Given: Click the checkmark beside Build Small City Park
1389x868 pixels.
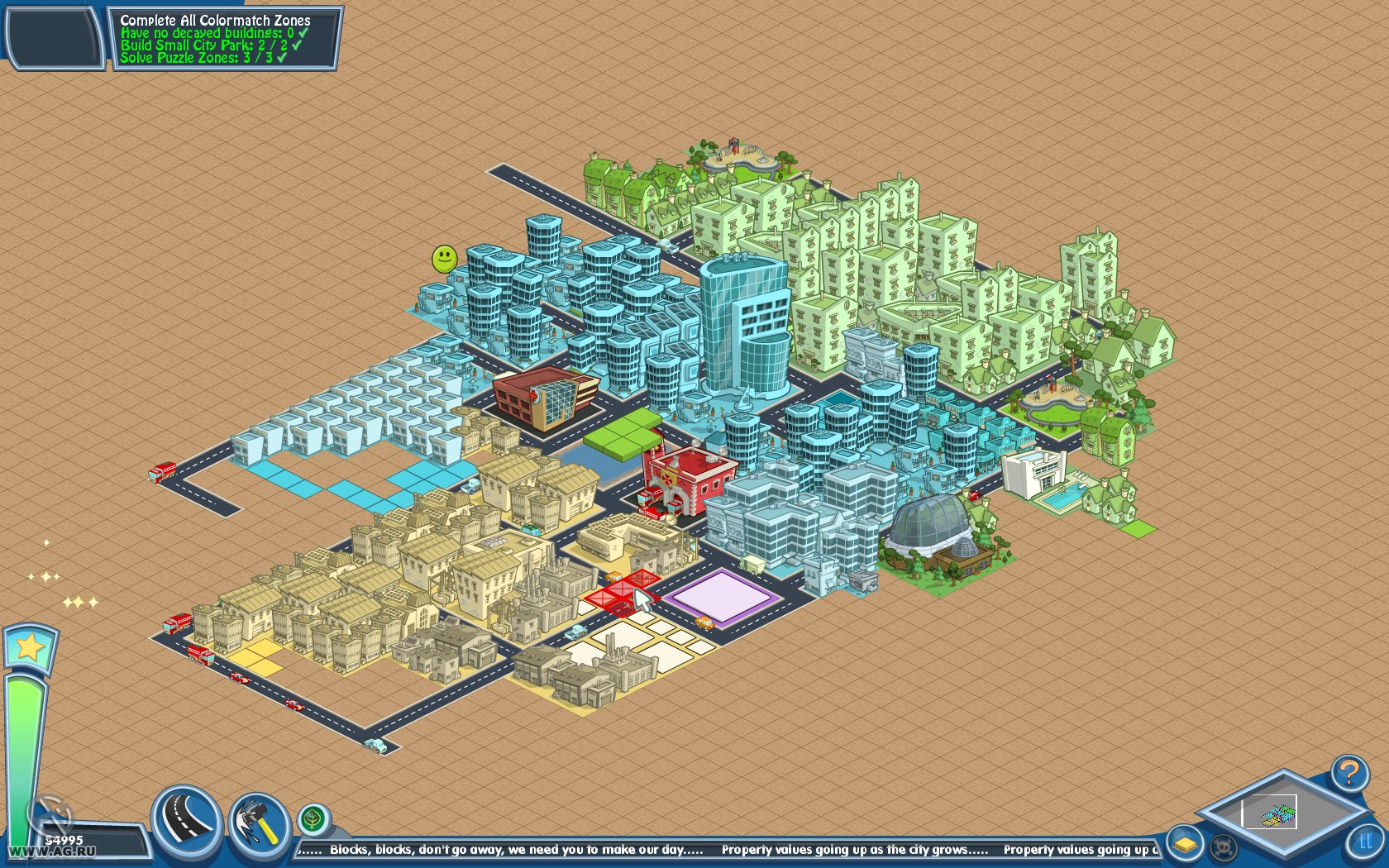Looking at the screenshot, I should tap(294, 46).
